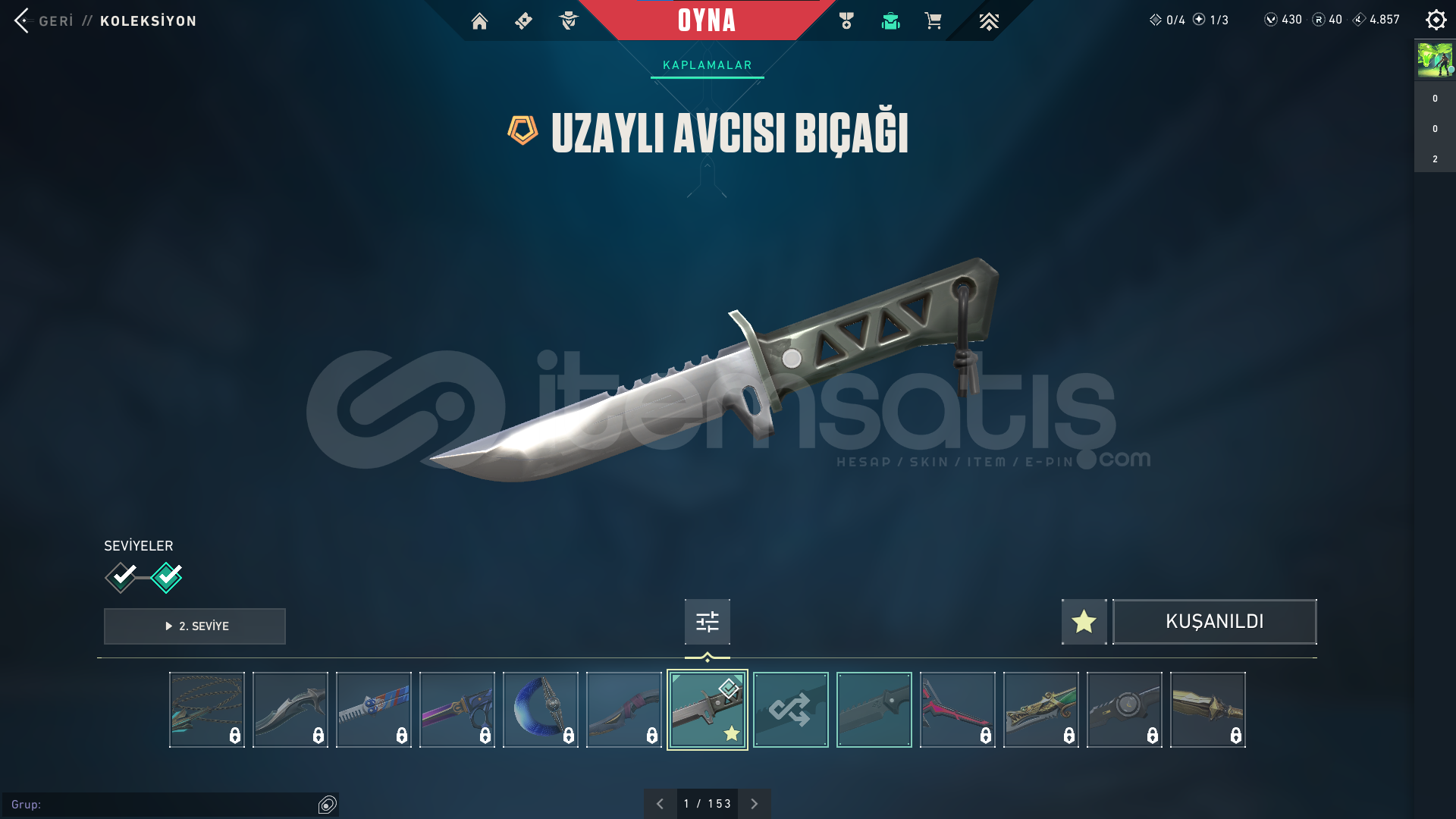Select the level 2 checkmark under SEVİYELER
Image resolution: width=1456 pixels, height=819 pixels.
(167, 578)
